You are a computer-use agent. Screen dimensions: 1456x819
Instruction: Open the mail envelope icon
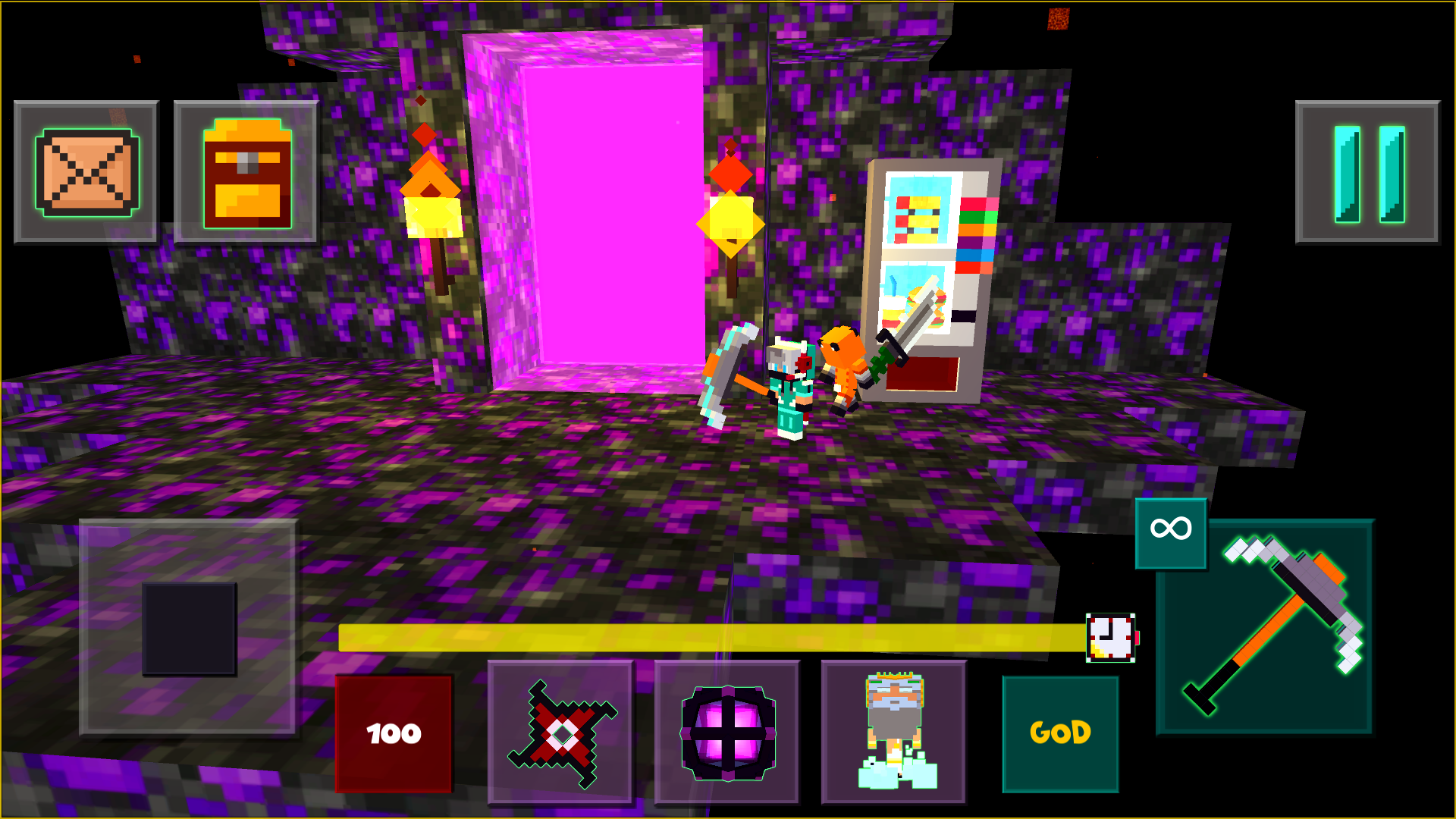point(86,171)
